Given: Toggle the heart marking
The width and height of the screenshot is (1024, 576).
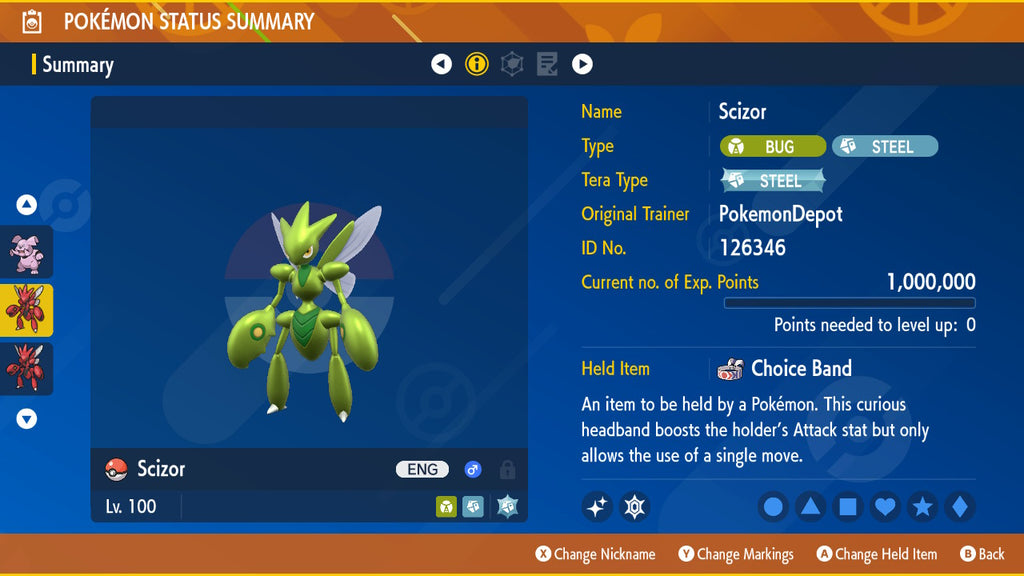Looking at the screenshot, I should tap(885, 507).
